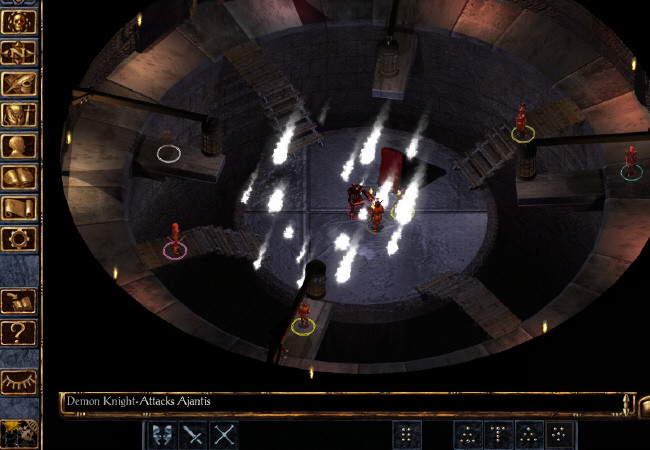Choose the T-shaped party formation

coord(497,434)
